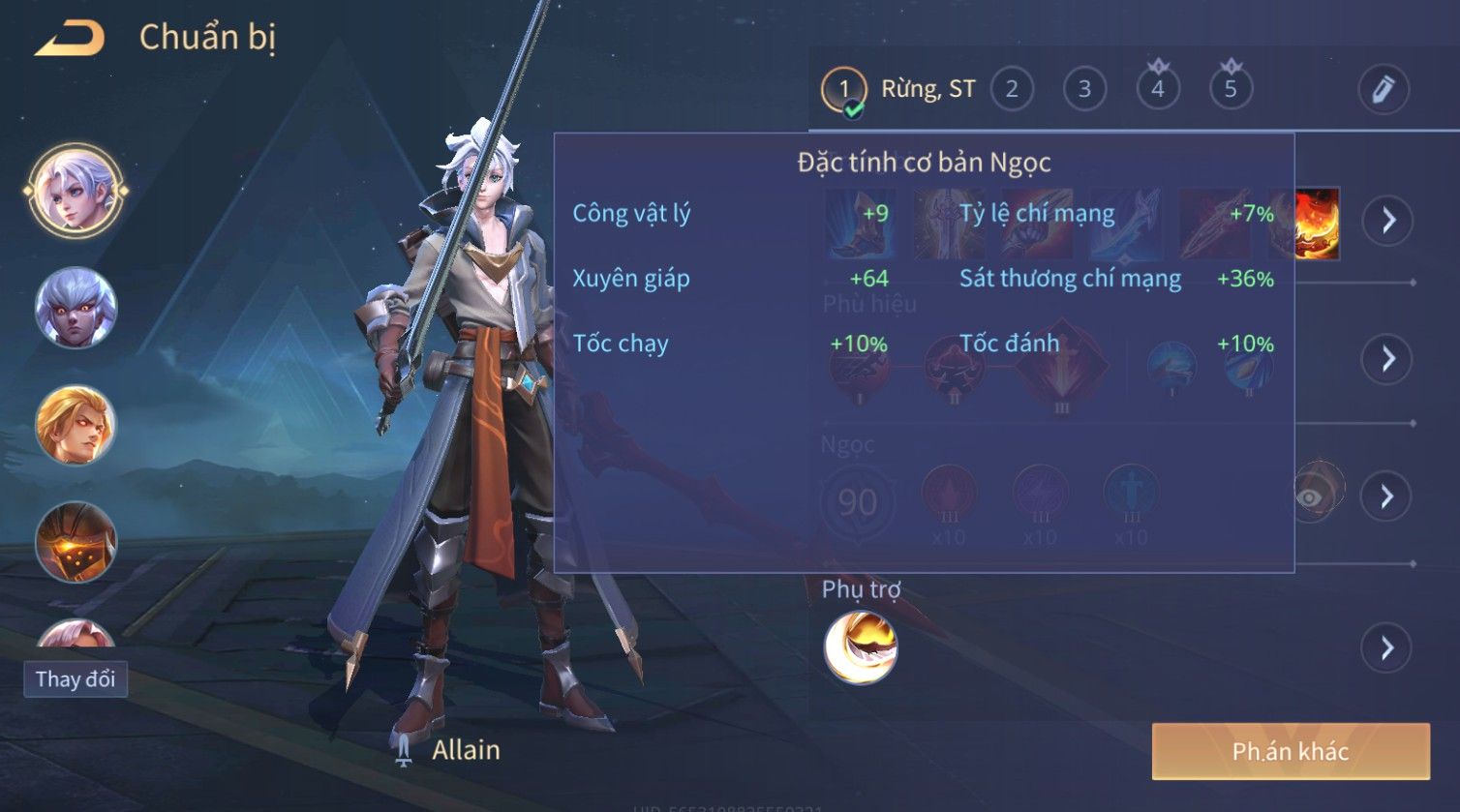
Task: Toggle the Ngọc stats eye icon
Action: [x=1312, y=496]
